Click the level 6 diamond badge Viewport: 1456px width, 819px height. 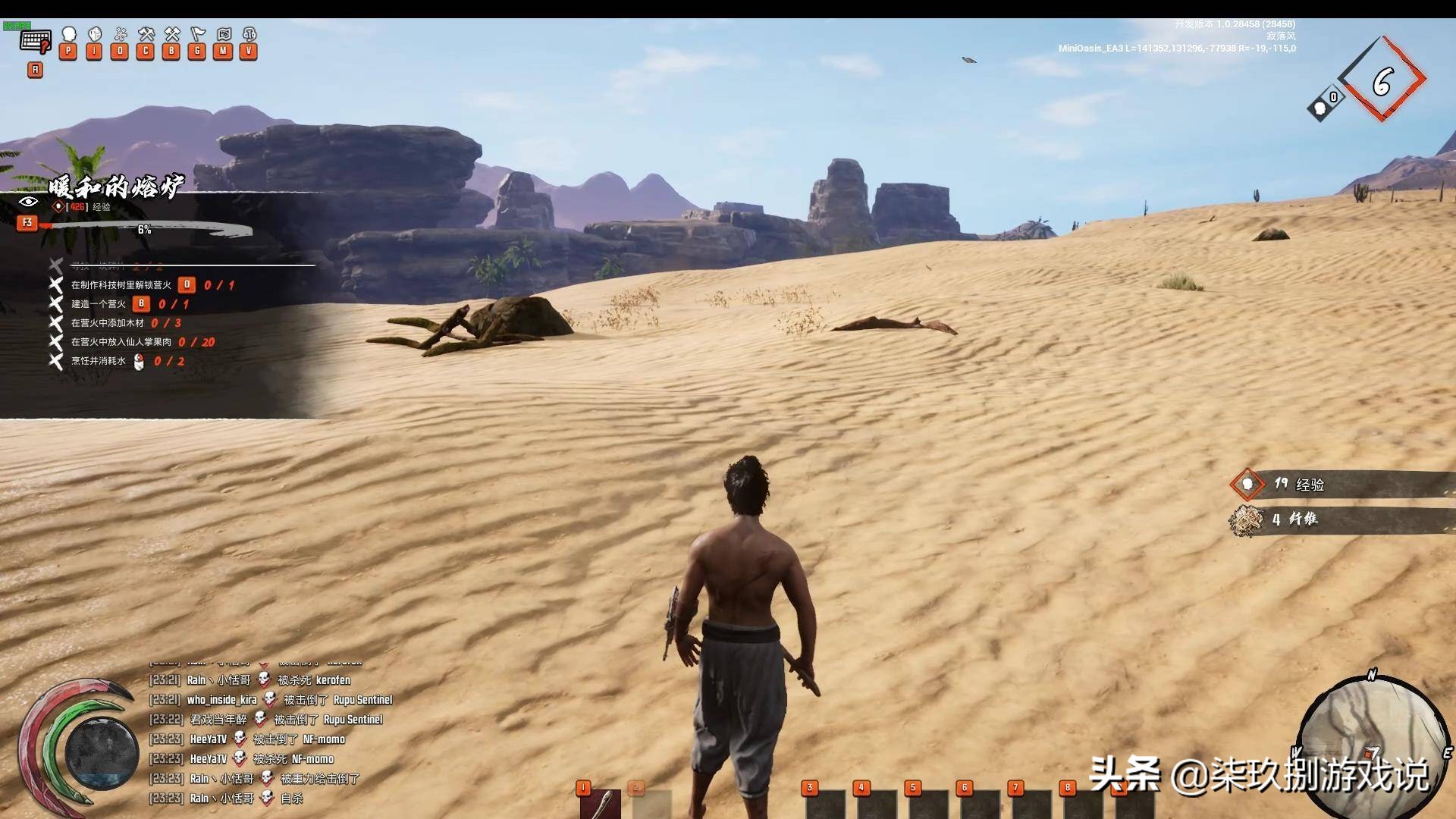[x=1382, y=80]
